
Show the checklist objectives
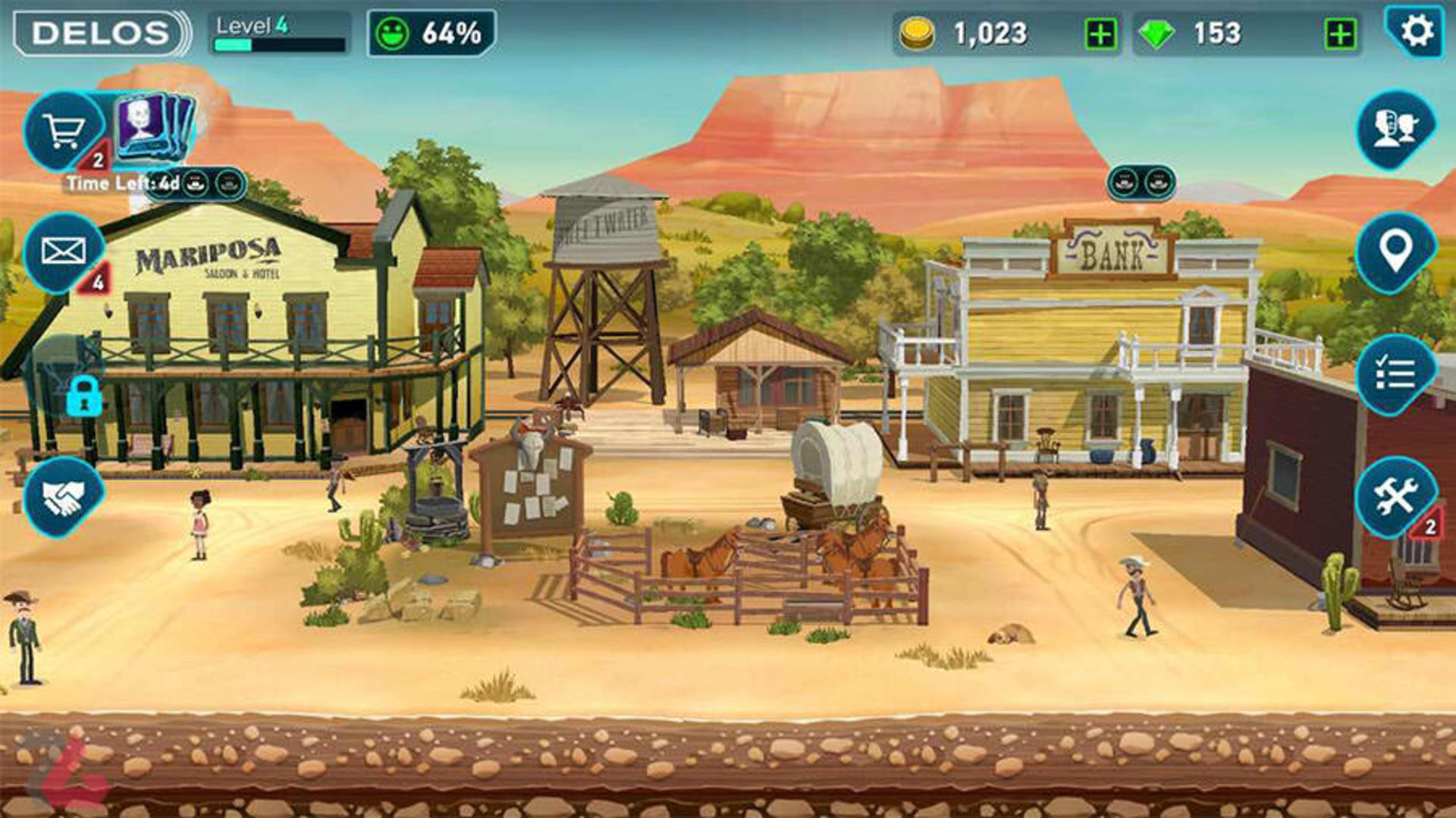pyautogui.click(x=1395, y=374)
